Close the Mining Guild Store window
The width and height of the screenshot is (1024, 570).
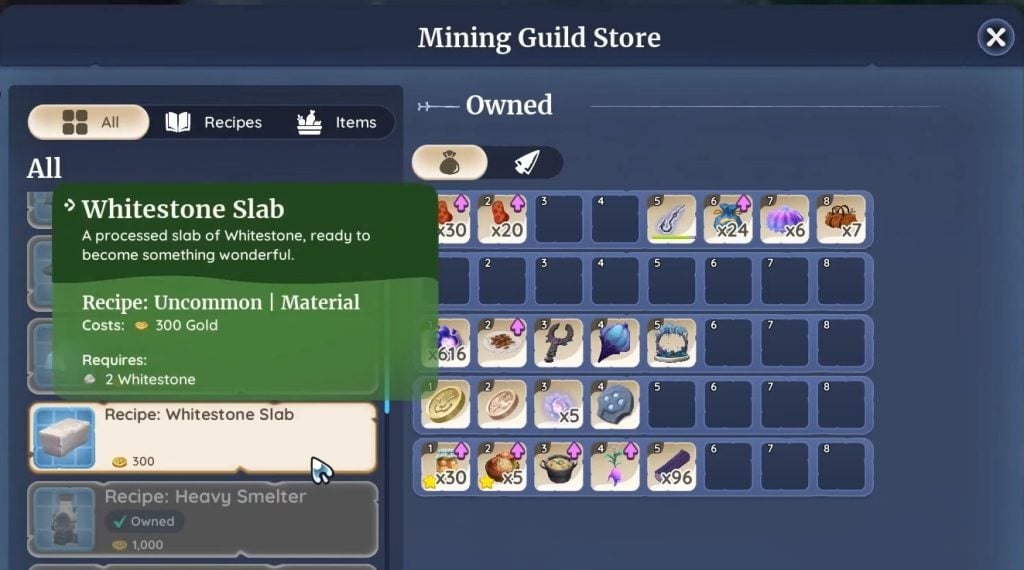click(995, 38)
